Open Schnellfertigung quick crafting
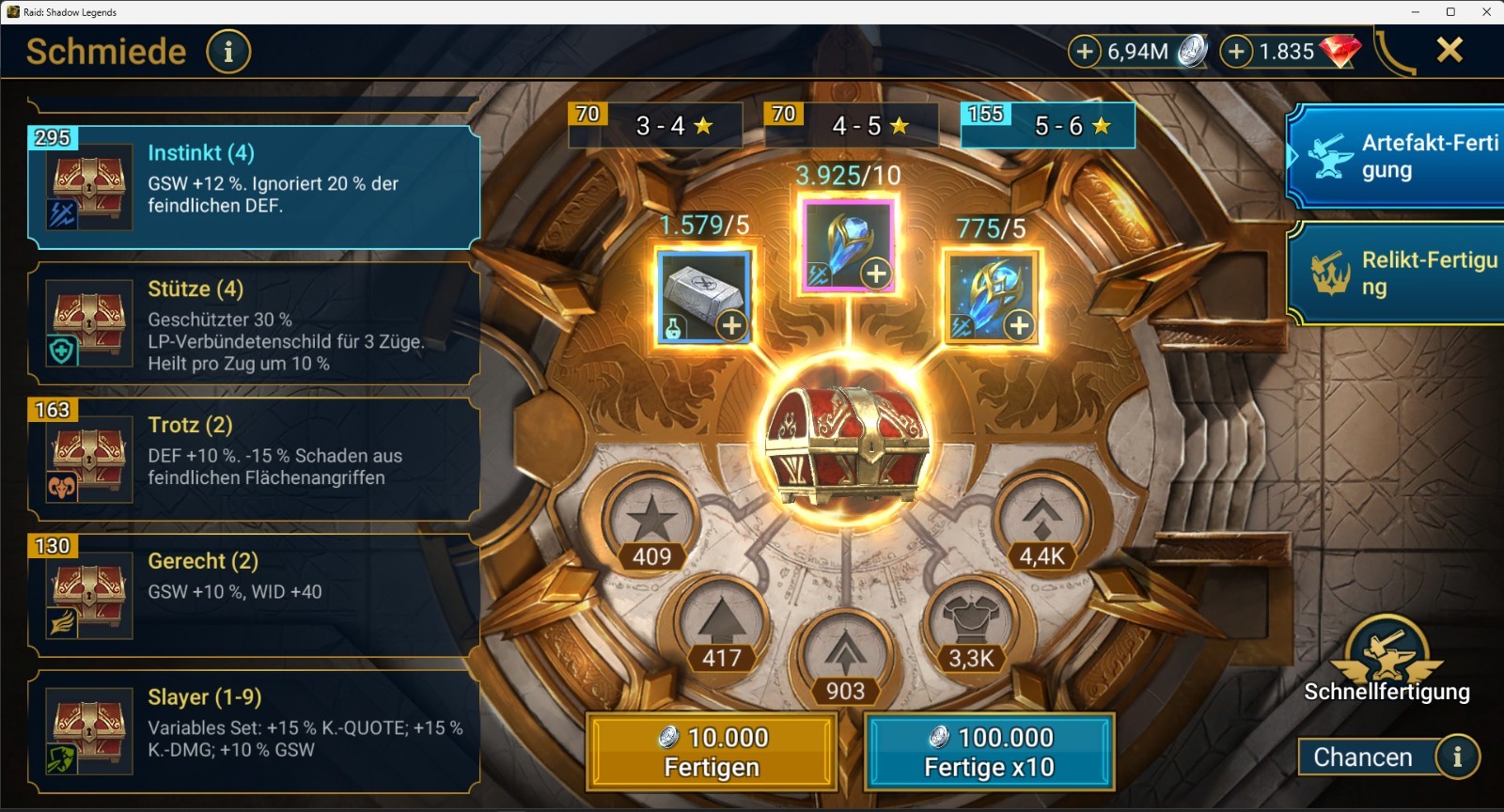The height and width of the screenshot is (812, 1504). pos(1386,660)
